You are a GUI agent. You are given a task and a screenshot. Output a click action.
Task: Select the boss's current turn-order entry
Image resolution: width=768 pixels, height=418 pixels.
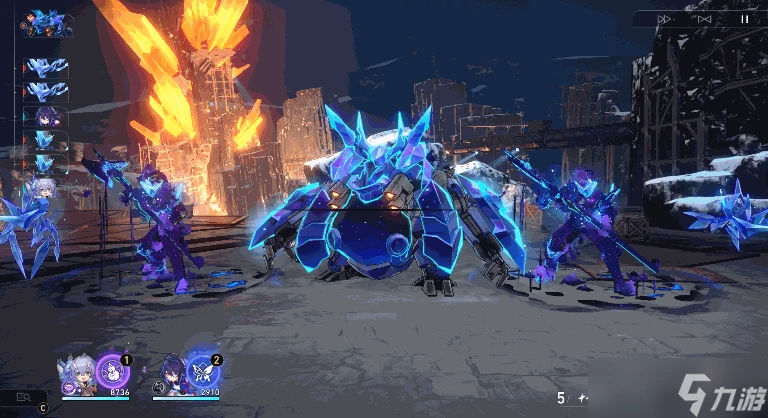48,22
